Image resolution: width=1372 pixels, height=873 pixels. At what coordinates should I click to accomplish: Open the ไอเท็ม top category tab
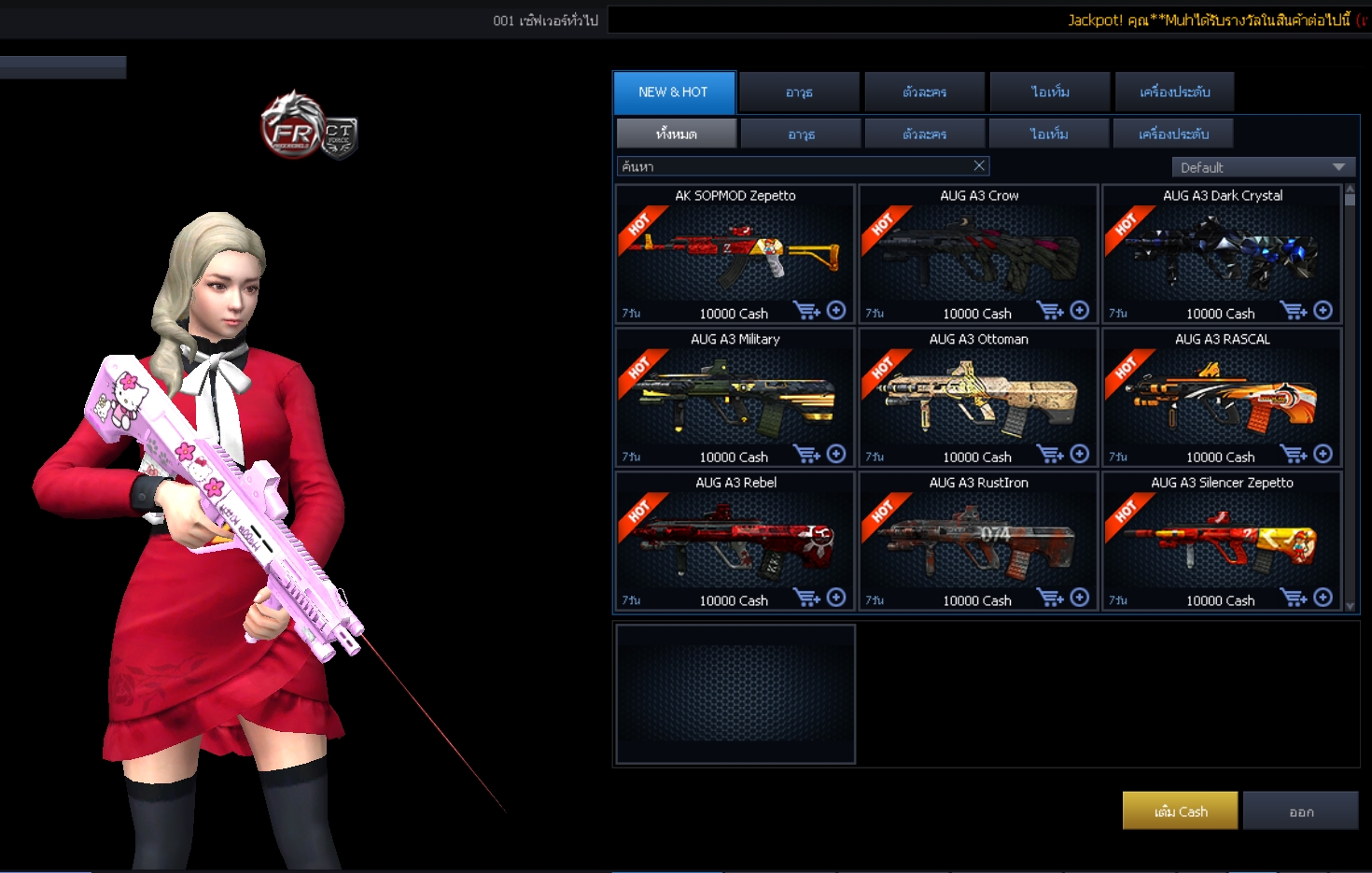pyautogui.click(x=1050, y=92)
